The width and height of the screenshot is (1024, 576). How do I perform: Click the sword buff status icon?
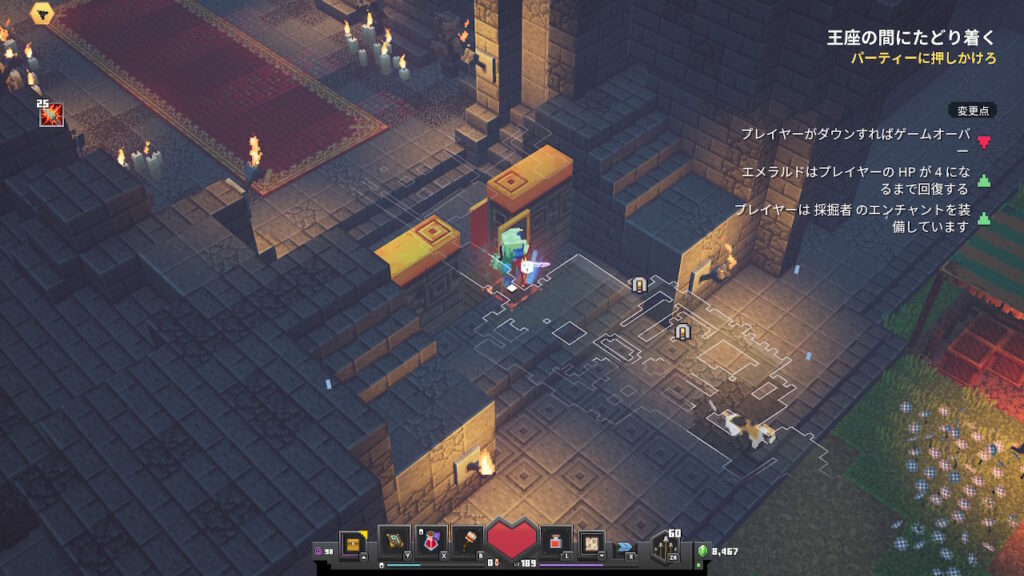tap(50, 115)
